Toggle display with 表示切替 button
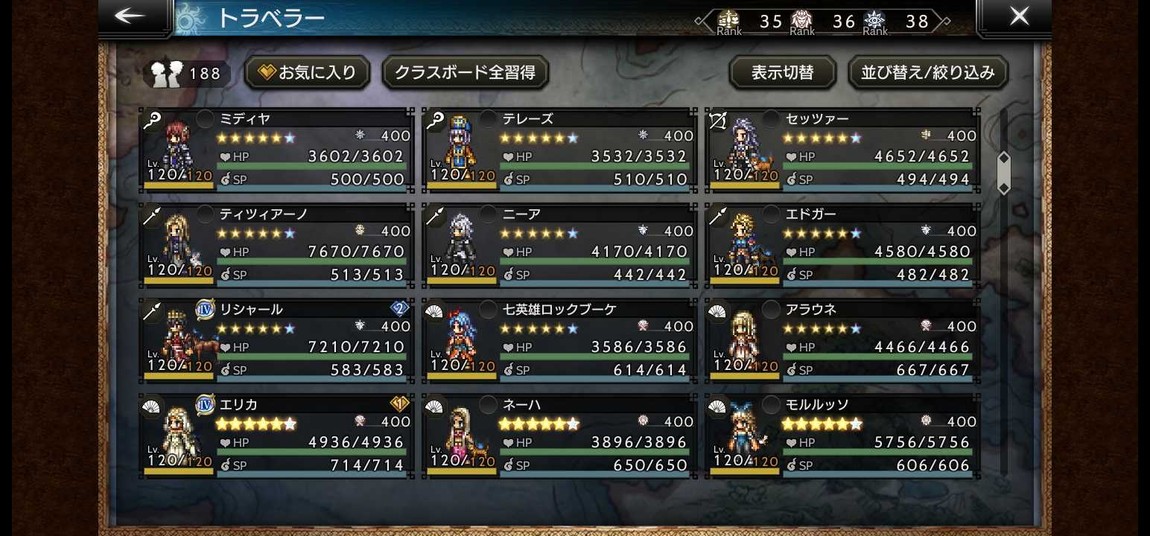 pyautogui.click(x=782, y=72)
